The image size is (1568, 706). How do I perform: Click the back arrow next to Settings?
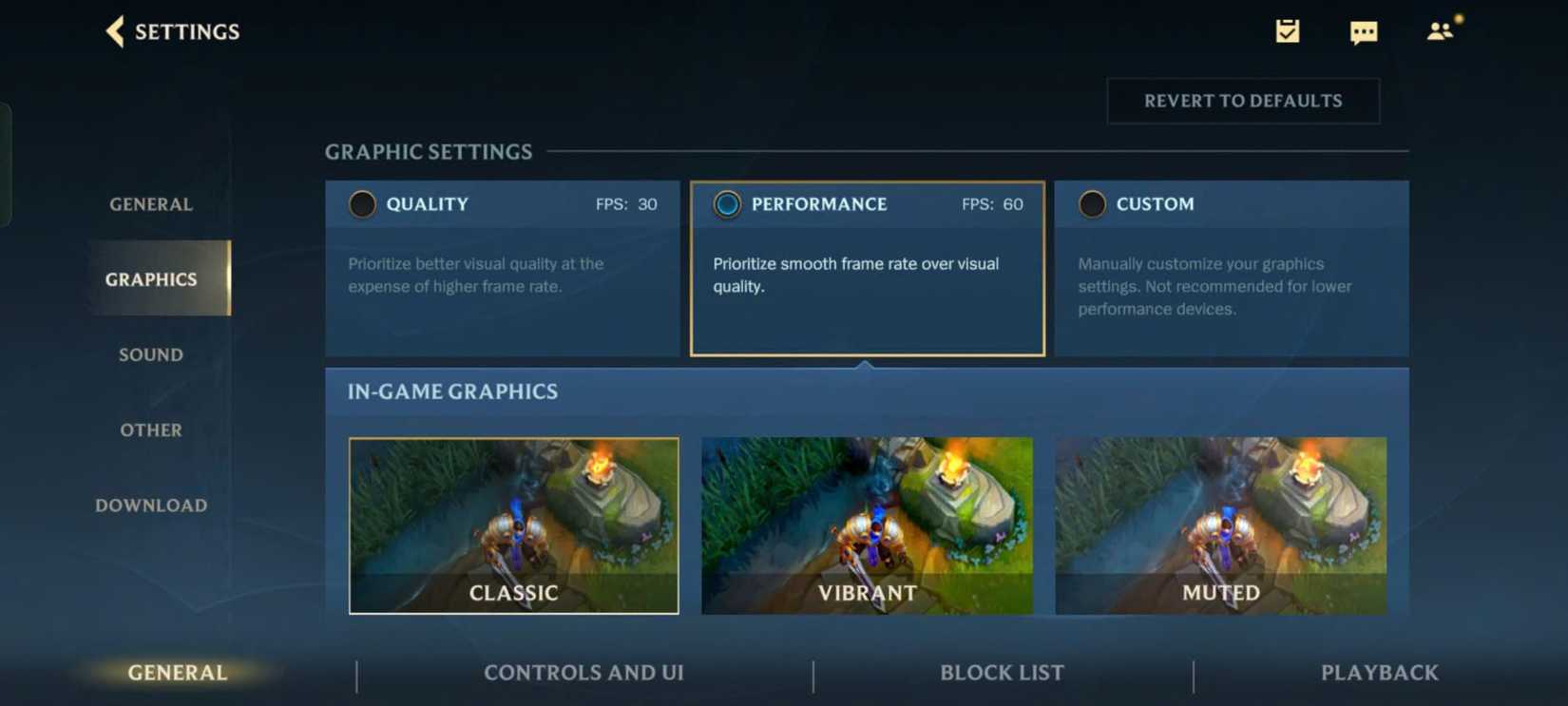(x=114, y=31)
